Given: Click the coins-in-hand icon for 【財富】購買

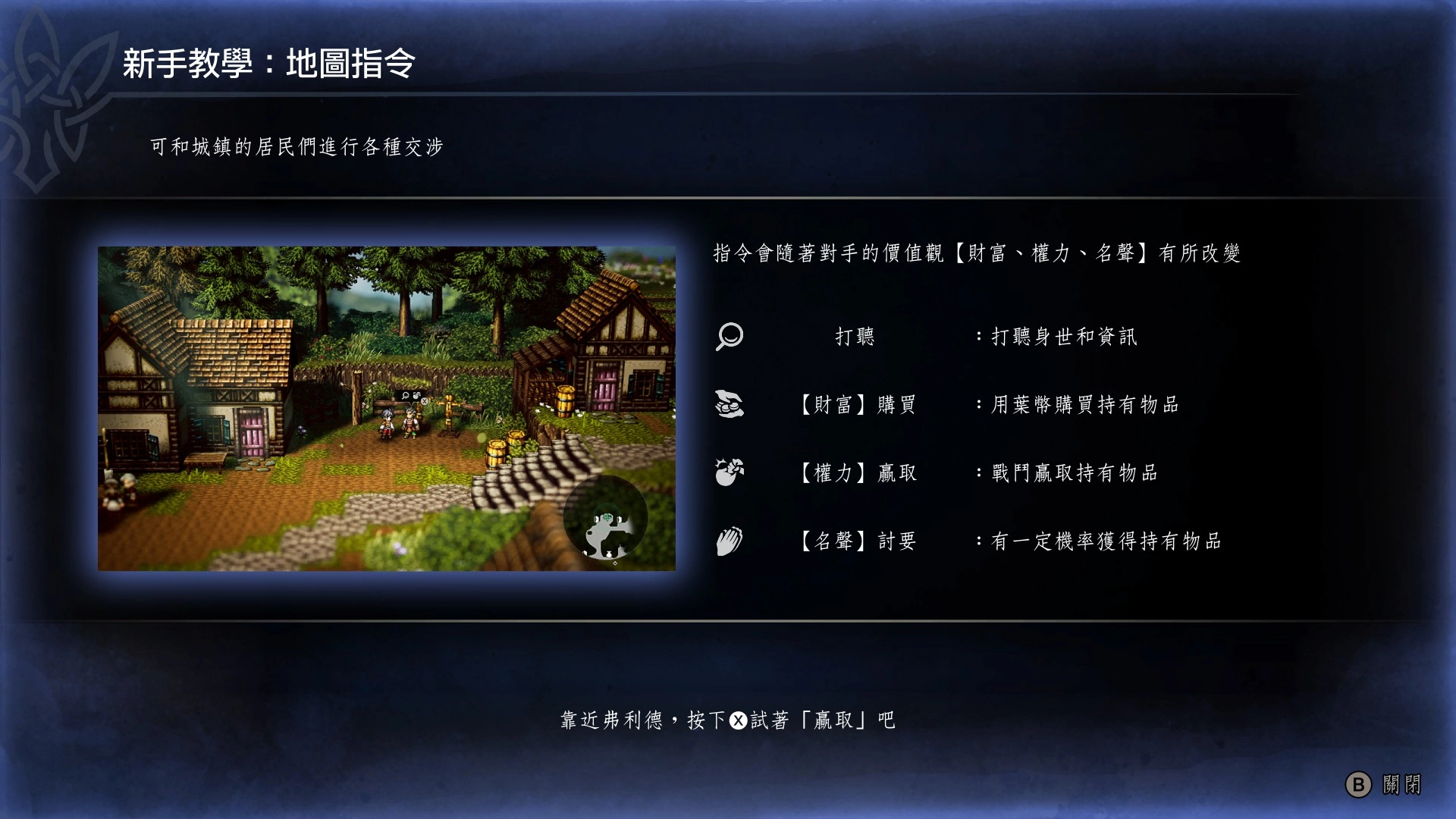Looking at the screenshot, I should [x=729, y=404].
